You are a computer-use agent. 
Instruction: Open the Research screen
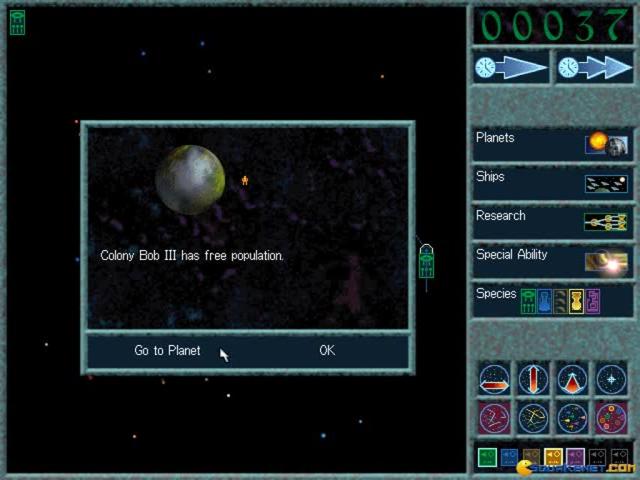(x=552, y=221)
